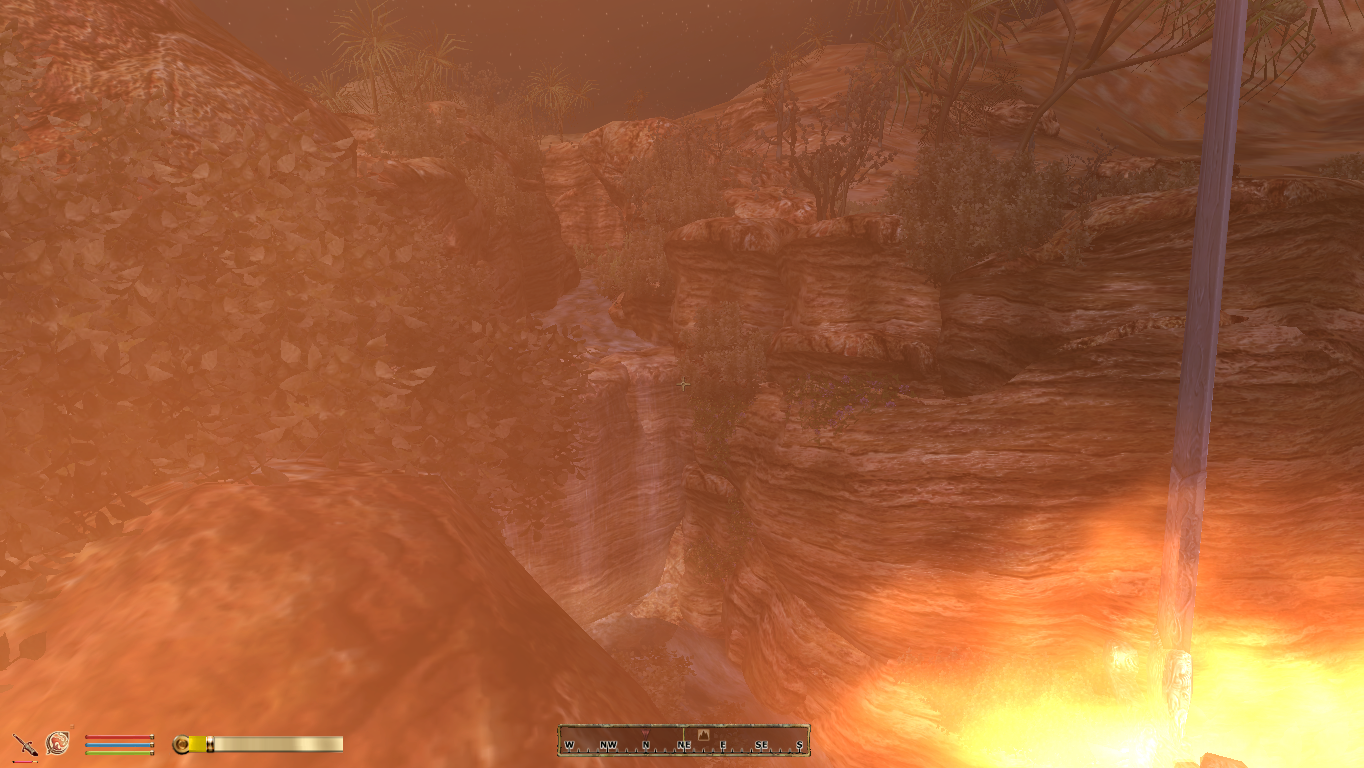Select the location marker on the compass
The height and width of the screenshot is (768, 1364).
coord(703,735)
